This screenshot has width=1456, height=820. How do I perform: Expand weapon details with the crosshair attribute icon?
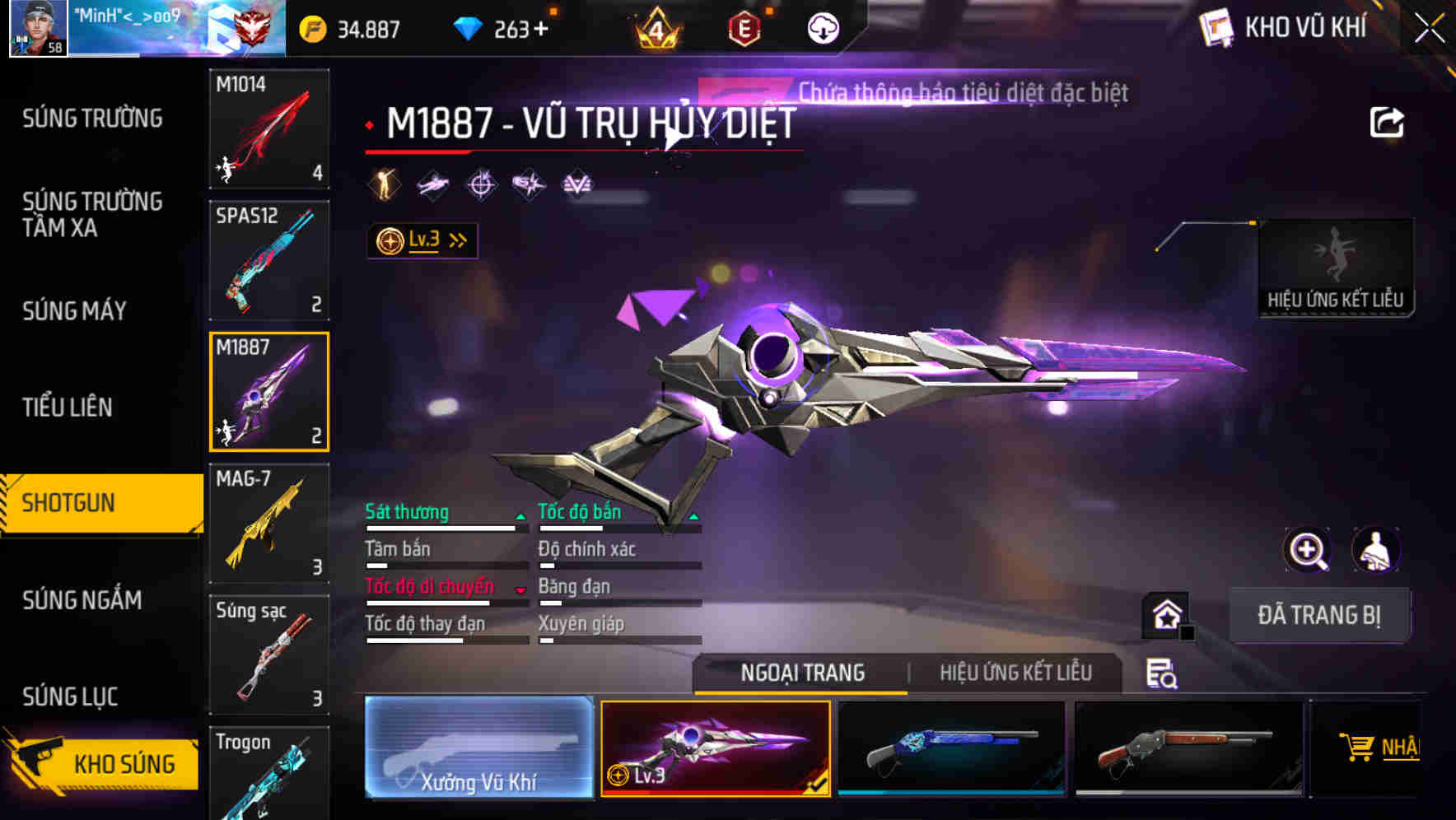click(x=481, y=184)
